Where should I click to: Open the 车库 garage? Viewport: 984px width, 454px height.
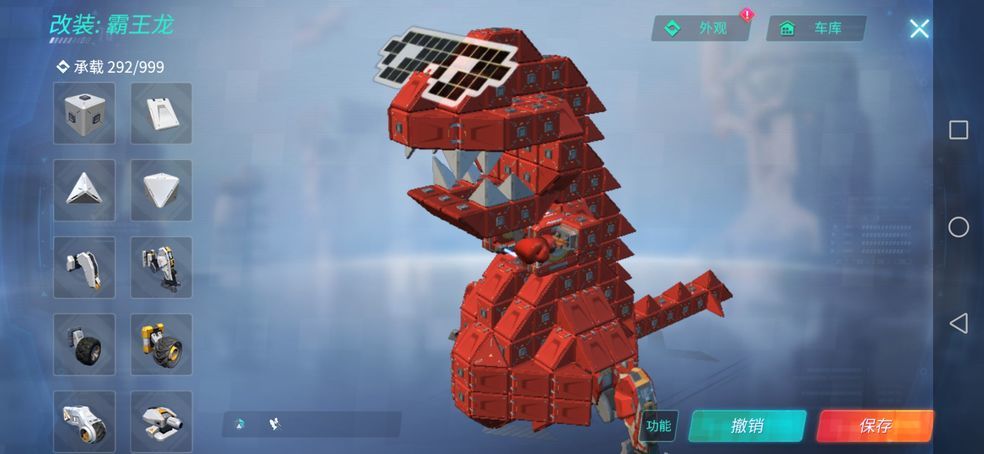coord(815,28)
